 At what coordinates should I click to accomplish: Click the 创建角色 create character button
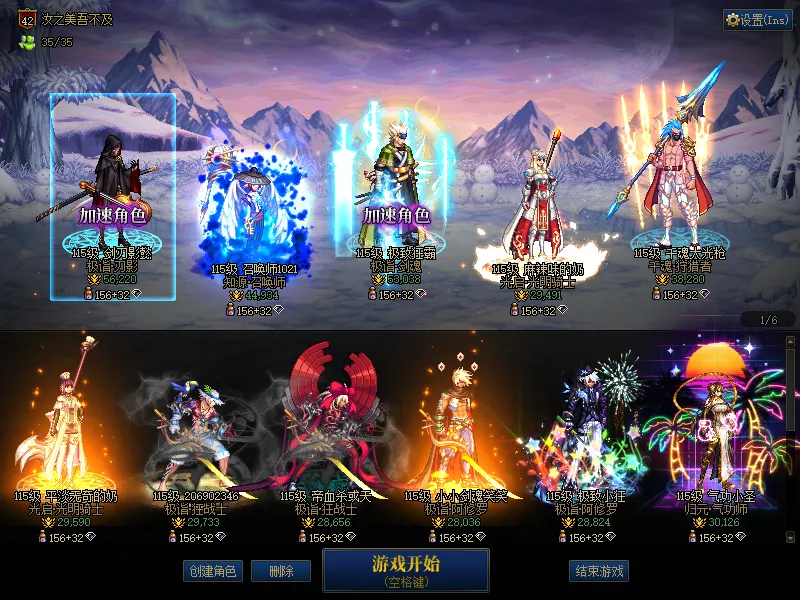point(211,571)
